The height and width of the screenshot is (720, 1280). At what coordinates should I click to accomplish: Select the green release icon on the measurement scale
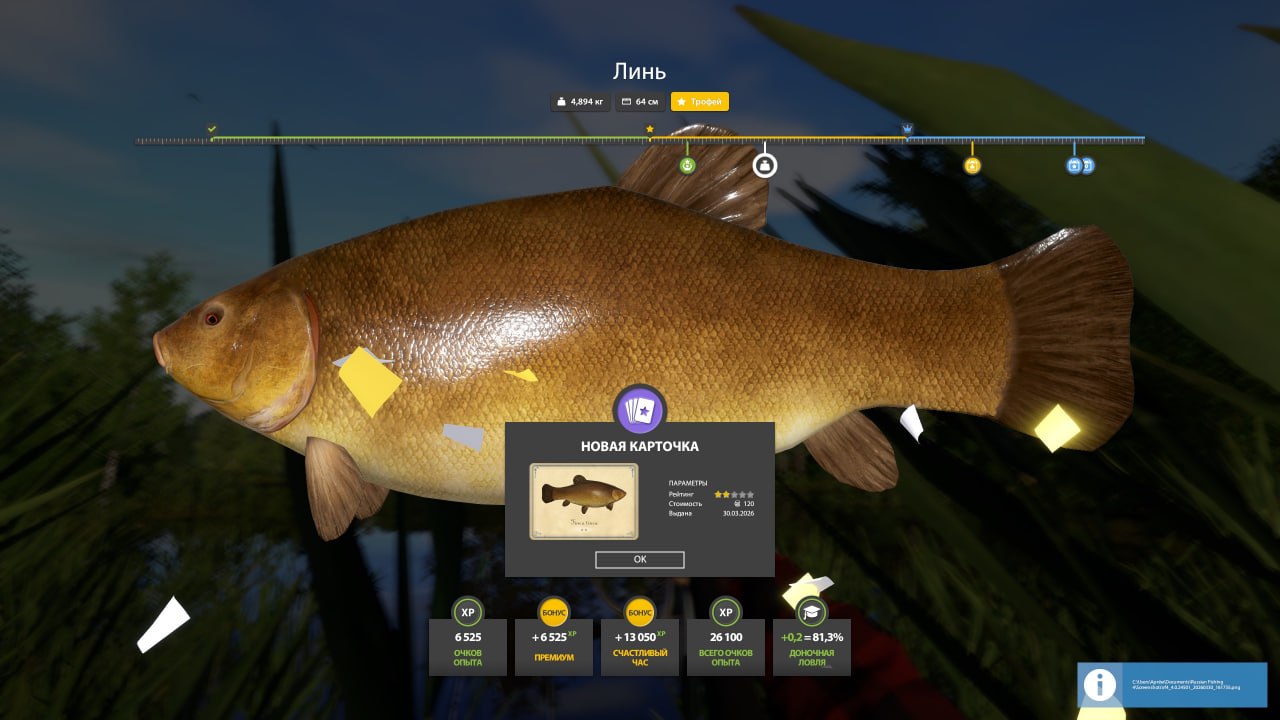click(x=685, y=165)
